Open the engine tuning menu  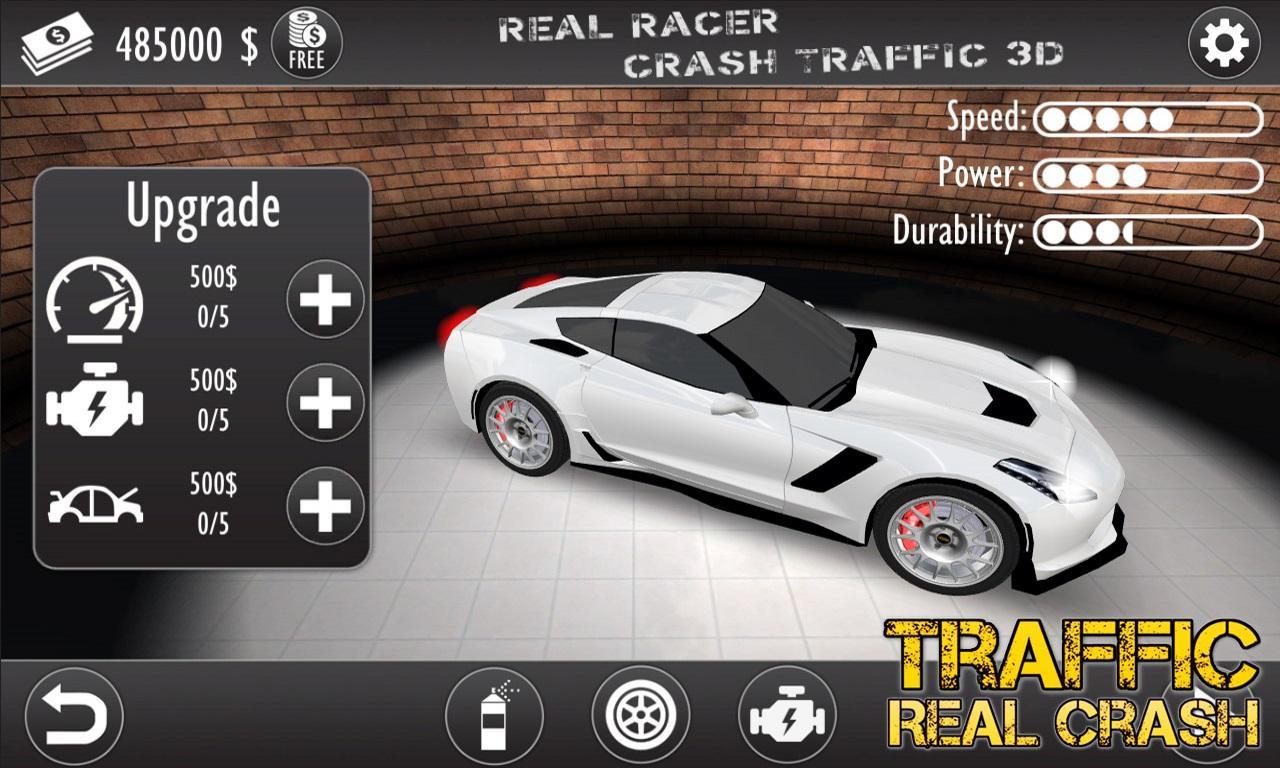click(x=789, y=712)
